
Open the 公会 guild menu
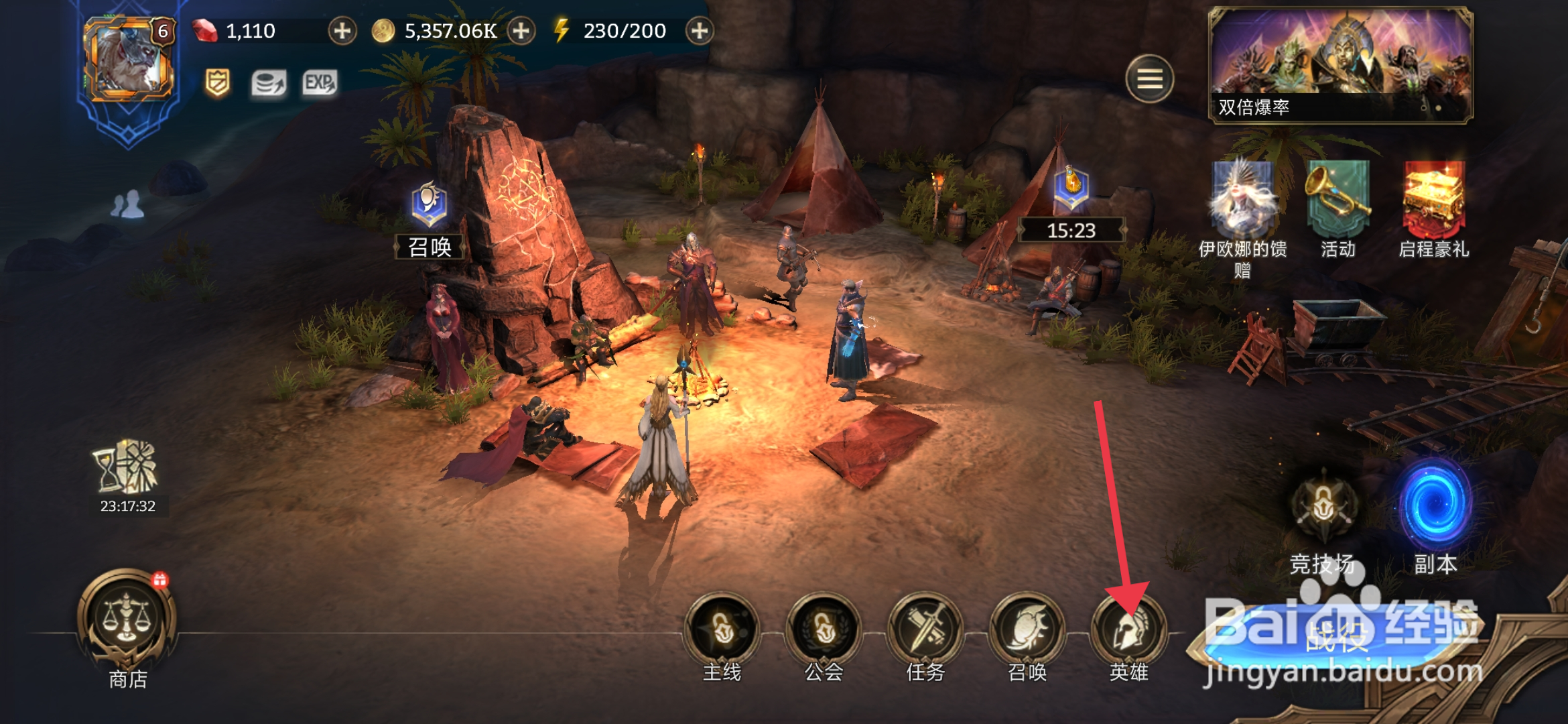[824, 630]
